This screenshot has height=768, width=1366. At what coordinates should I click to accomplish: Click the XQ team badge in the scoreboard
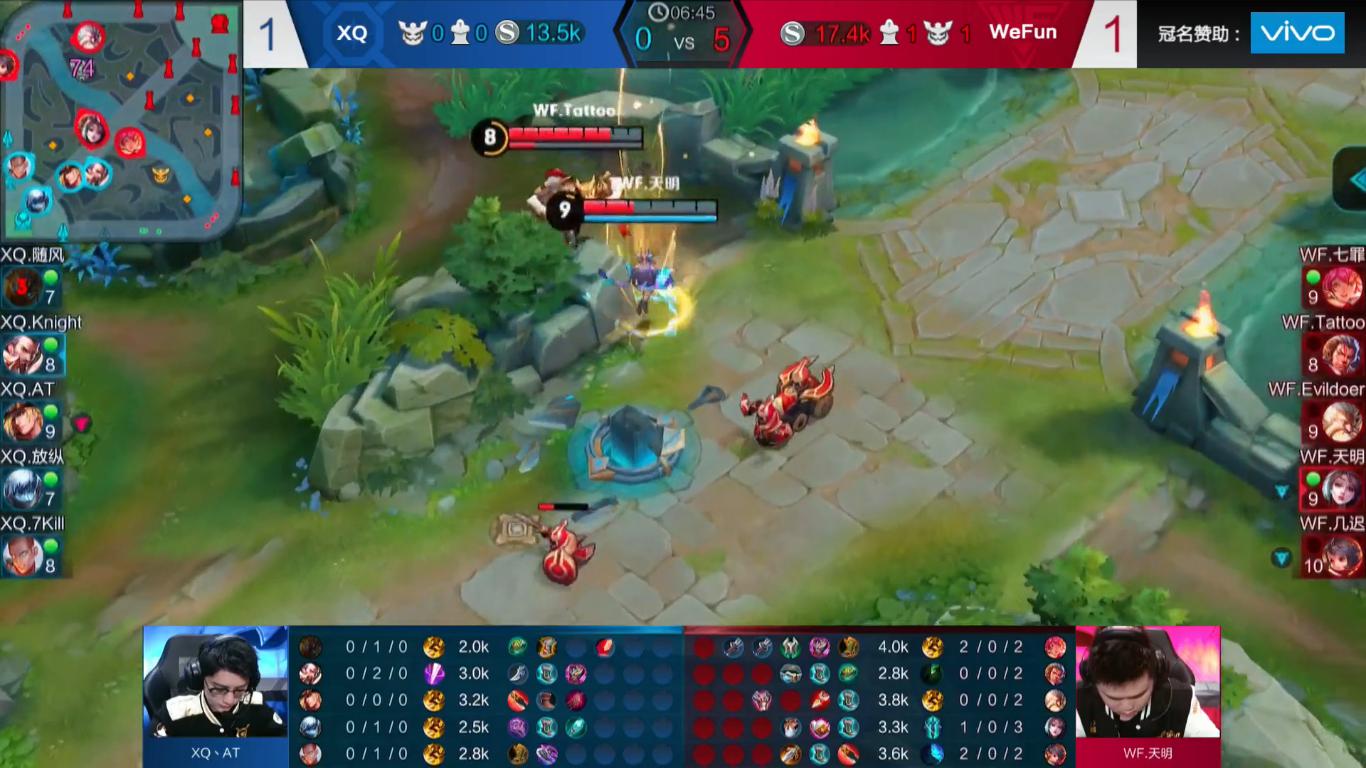352,33
